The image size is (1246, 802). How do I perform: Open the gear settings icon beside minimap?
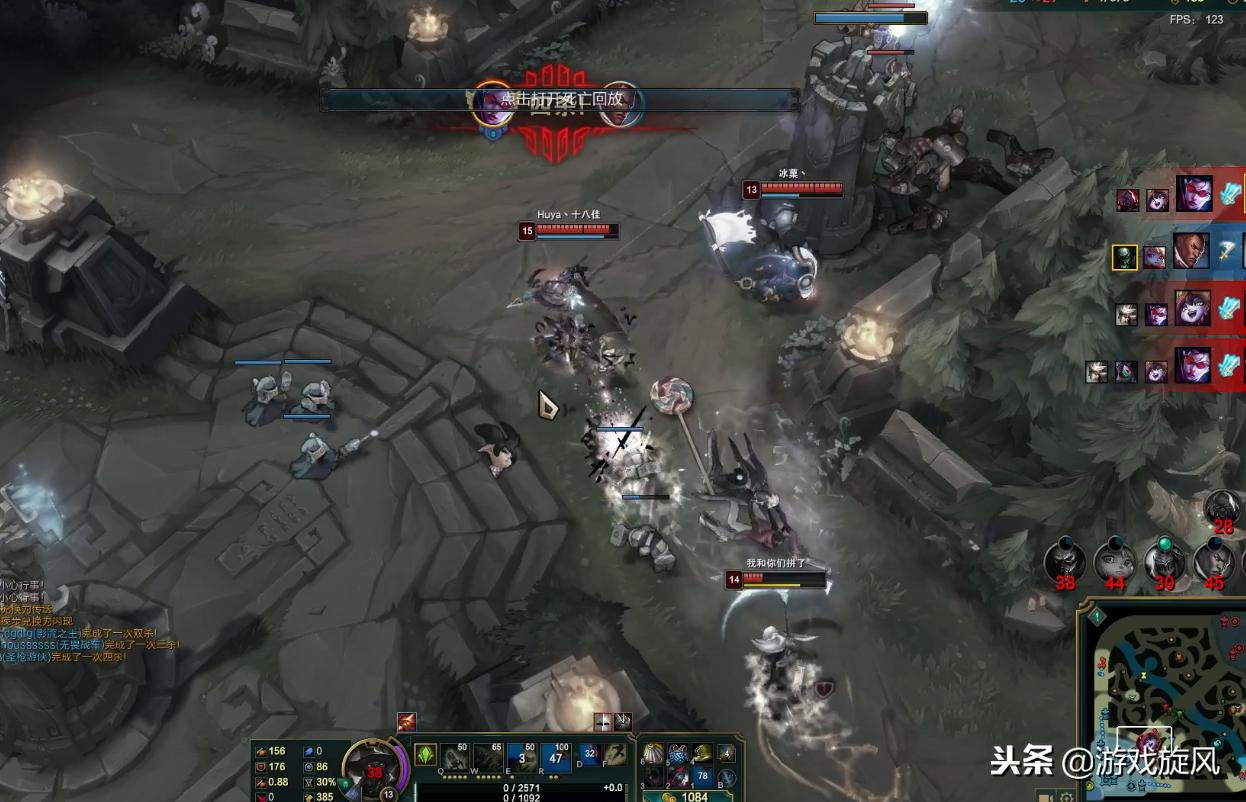pos(1067,796)
